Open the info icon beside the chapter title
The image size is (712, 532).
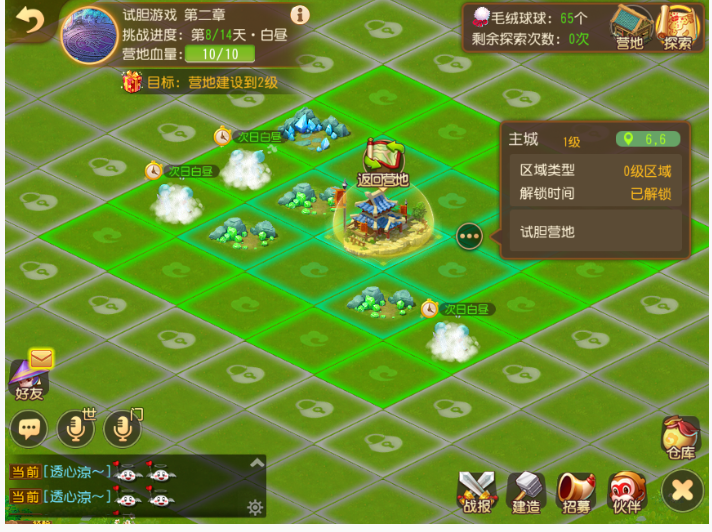coord(299,15)
